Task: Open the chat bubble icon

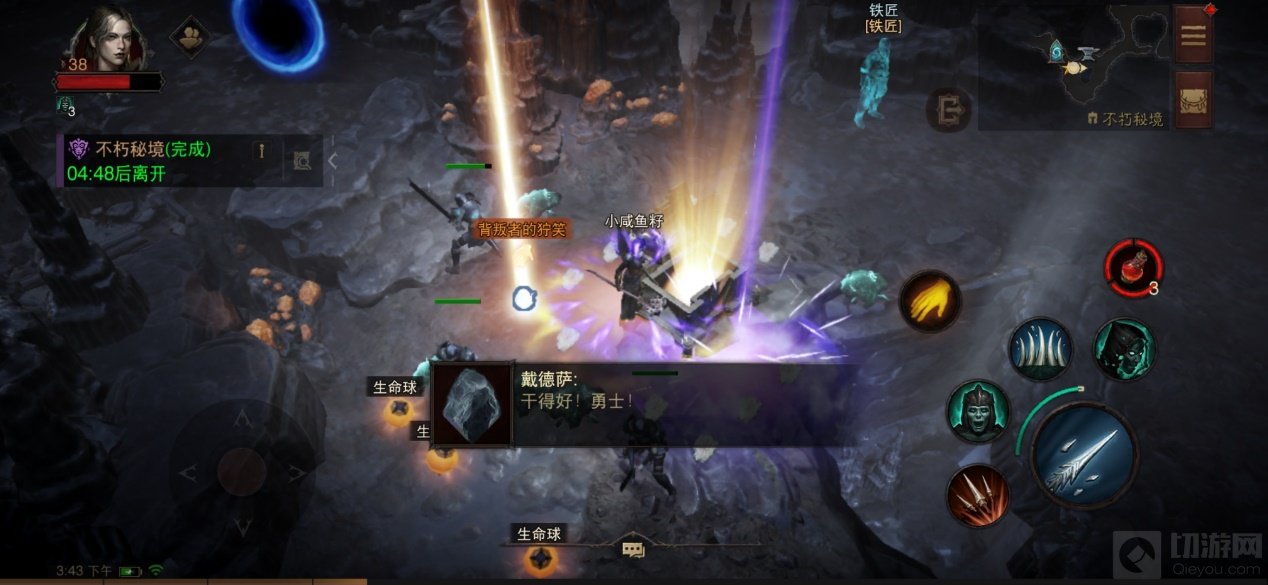Action: 632,548
